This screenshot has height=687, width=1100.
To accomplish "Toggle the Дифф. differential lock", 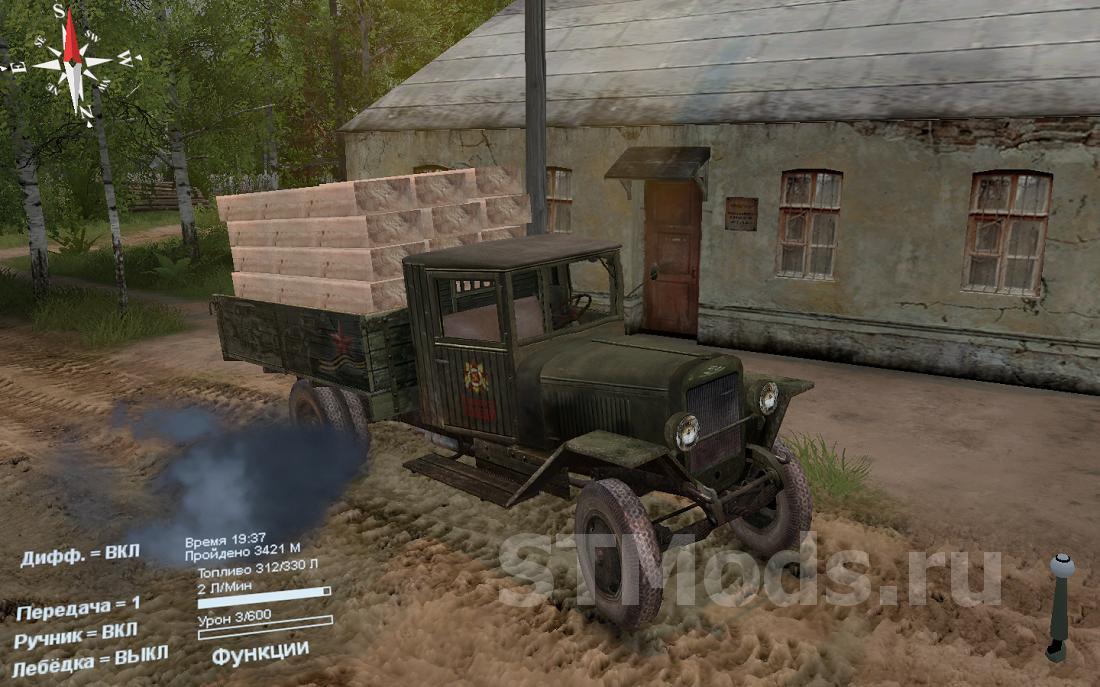I will 80,554.
